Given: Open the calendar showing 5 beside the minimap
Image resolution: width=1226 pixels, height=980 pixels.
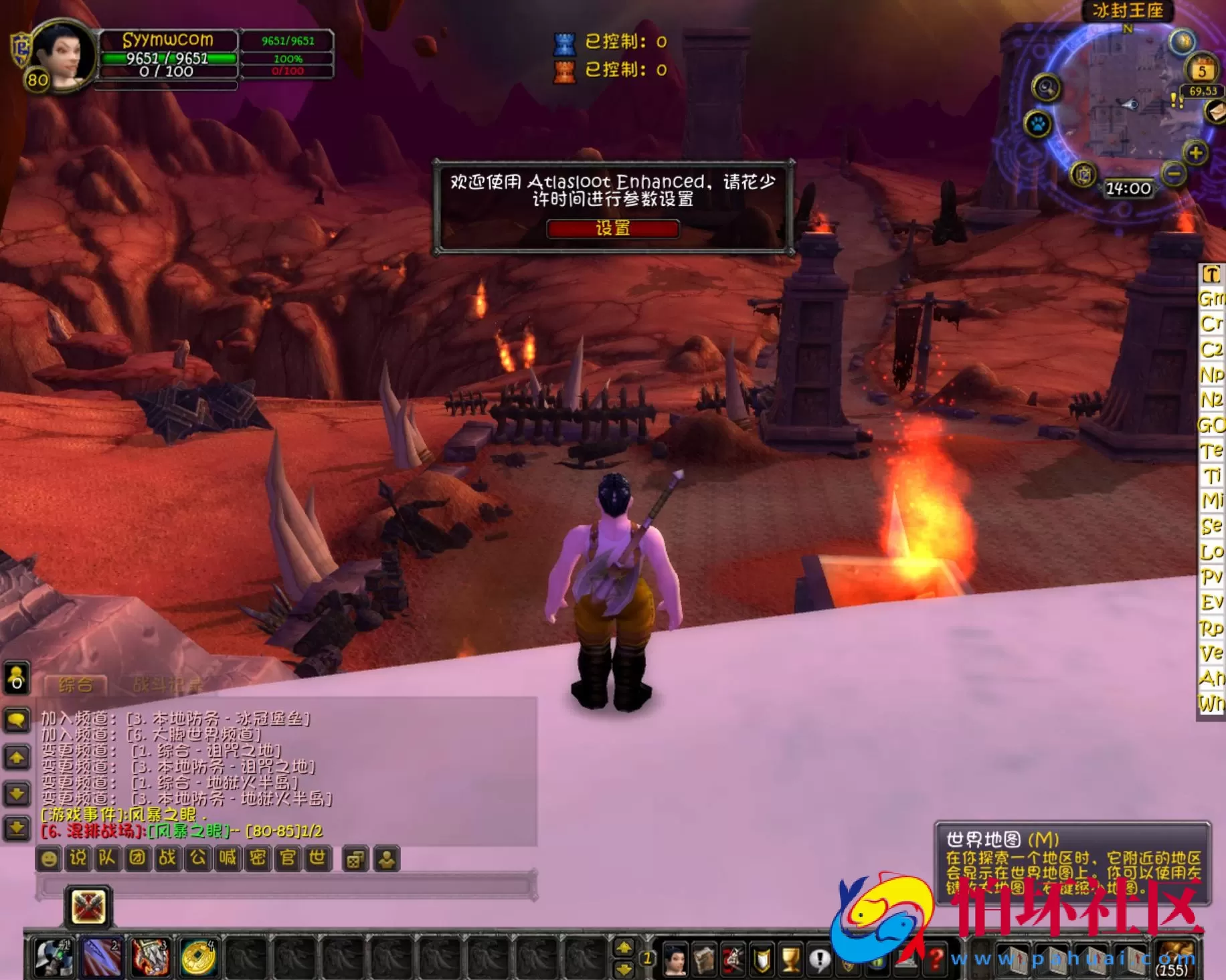Looking at the screenshot, I should 1202,70.
